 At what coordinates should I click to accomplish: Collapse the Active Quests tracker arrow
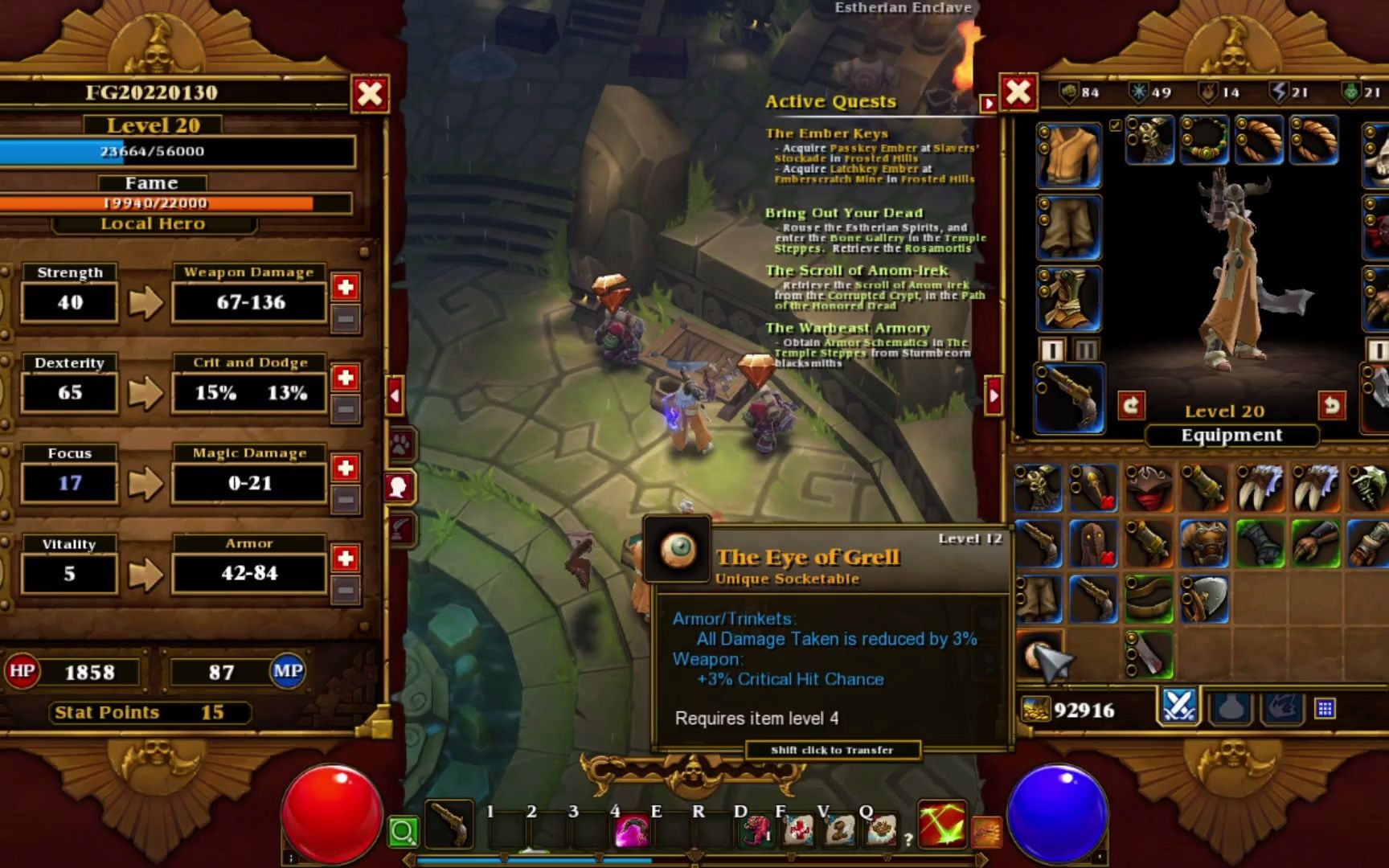(x=988, y=103)
